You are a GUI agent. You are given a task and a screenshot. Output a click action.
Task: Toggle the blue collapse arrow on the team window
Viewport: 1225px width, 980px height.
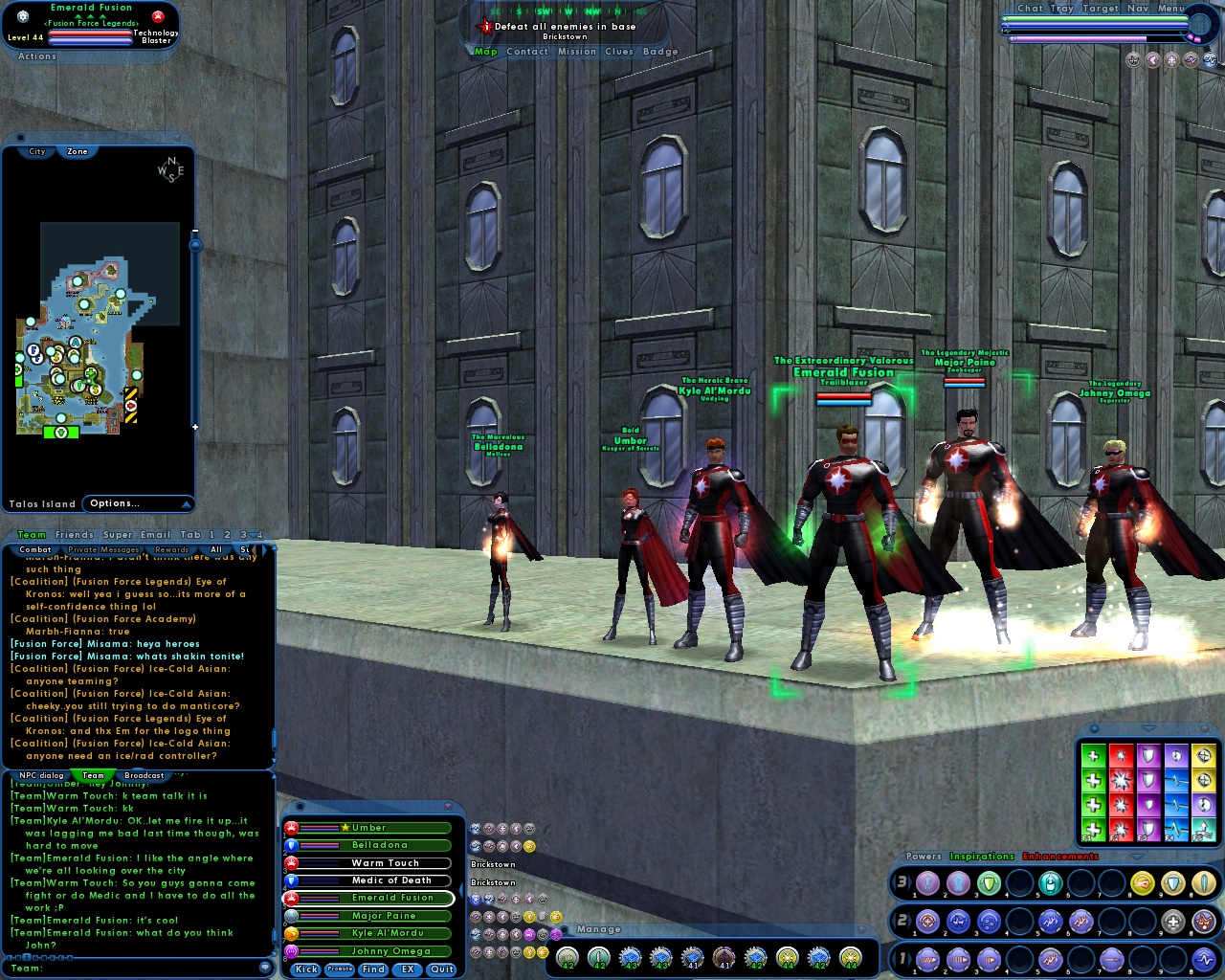pyautogui.click(x=462, y=890)
